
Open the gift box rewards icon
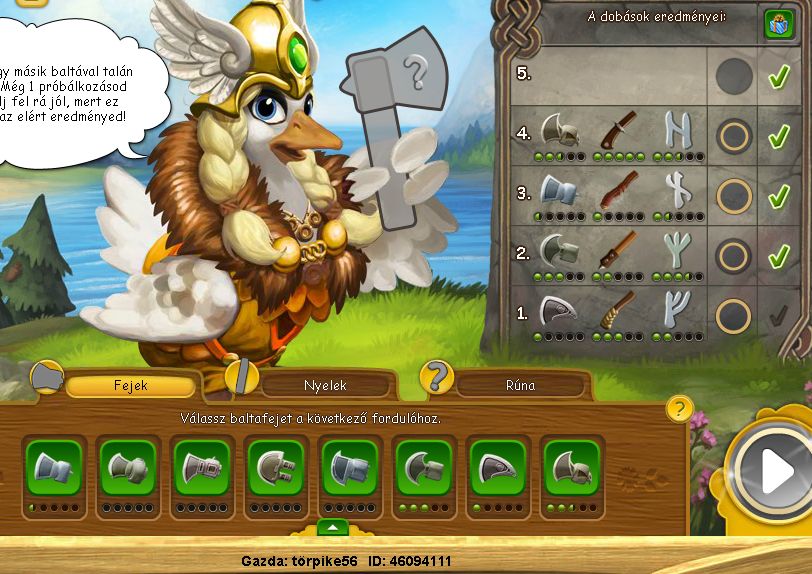click(779, 23)
